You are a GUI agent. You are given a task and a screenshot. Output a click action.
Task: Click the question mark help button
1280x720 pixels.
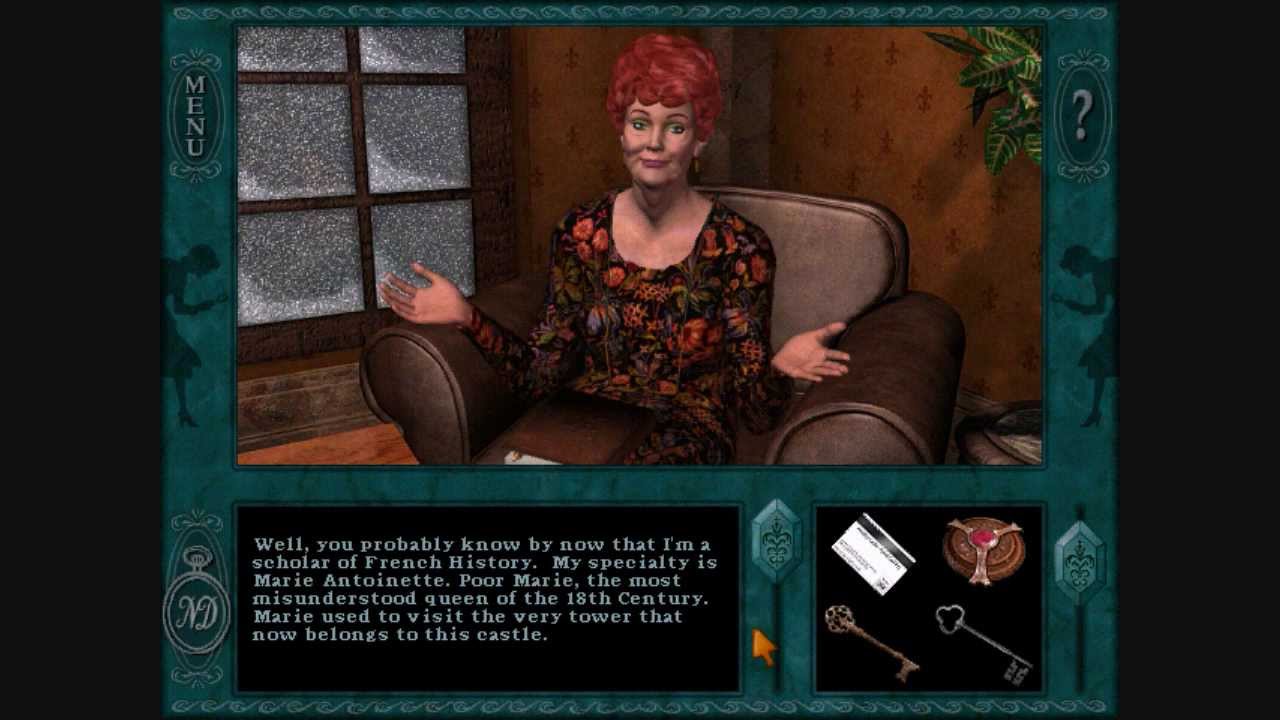coord(1082,116)
